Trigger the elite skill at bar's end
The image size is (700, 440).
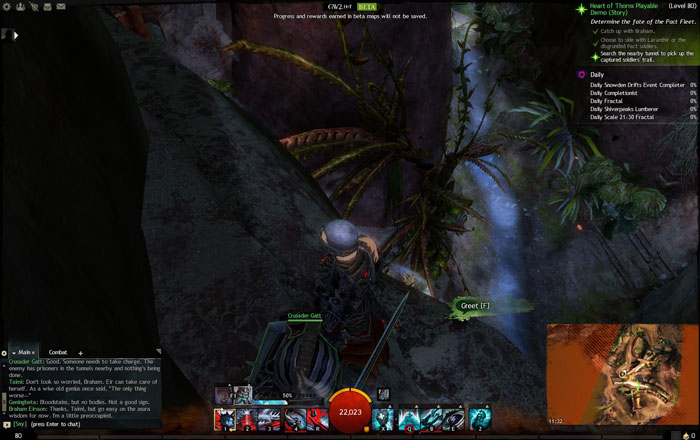(x=480, y=418)
